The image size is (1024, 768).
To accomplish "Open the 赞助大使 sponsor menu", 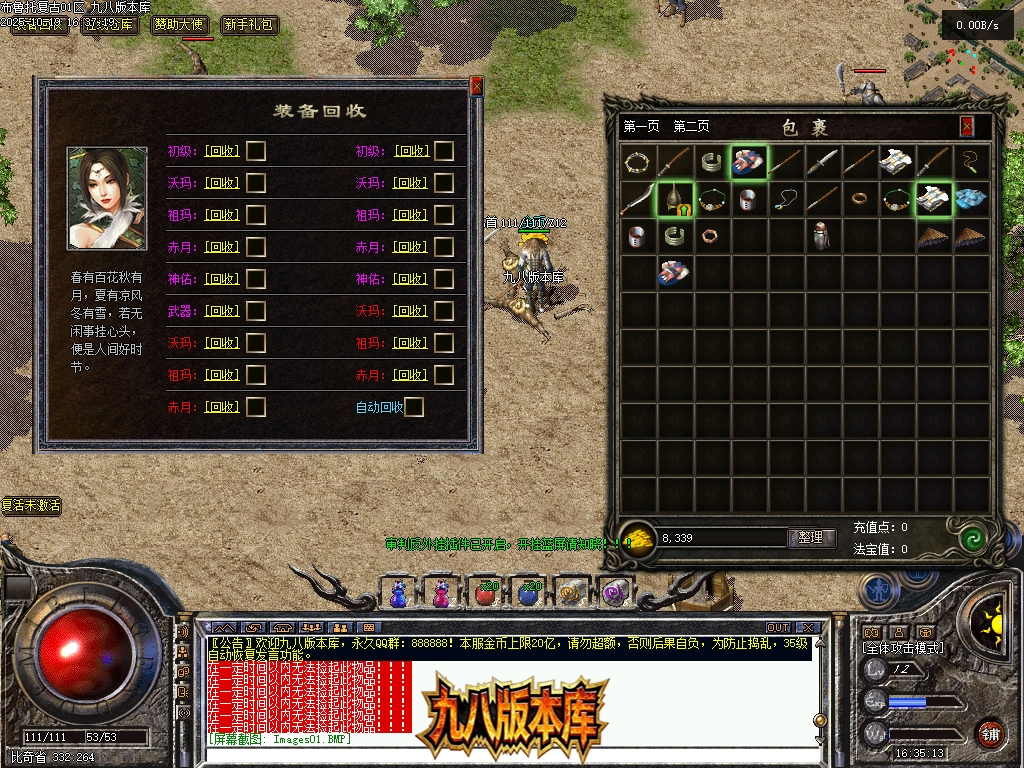I will (x=181, y=25).
